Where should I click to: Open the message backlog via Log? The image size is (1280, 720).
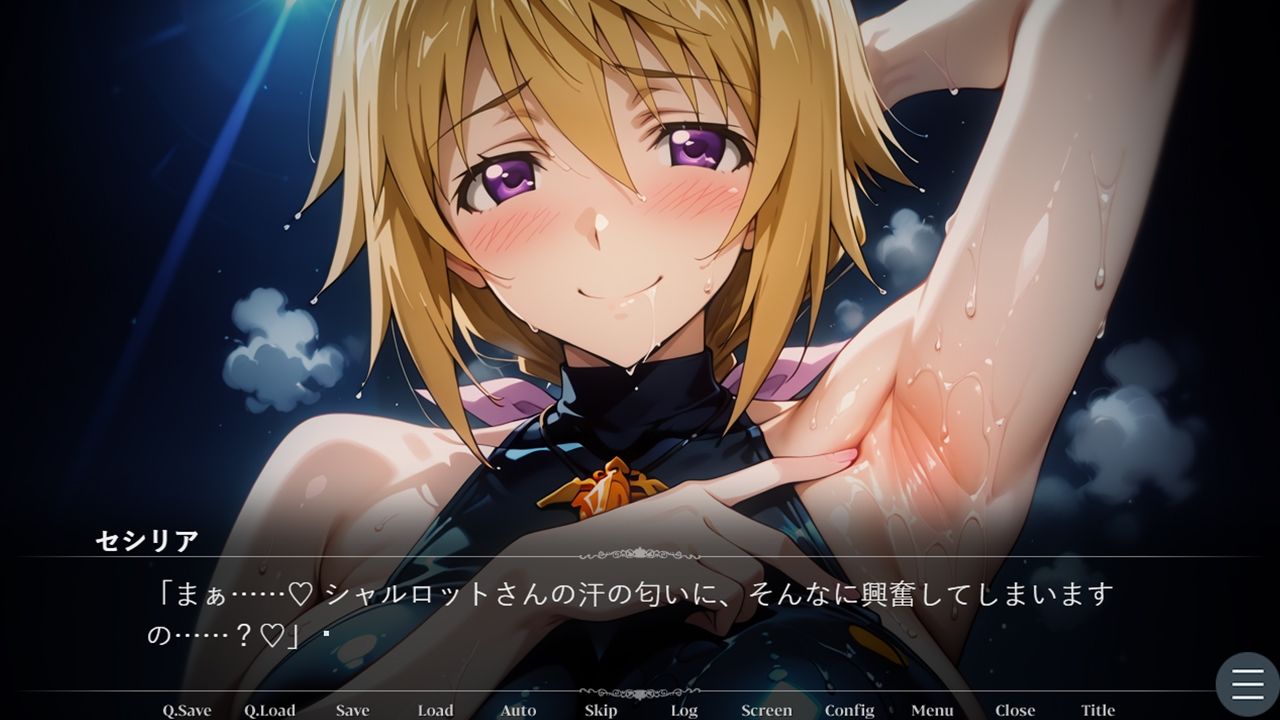pyautogui.click(x=684, y=710)
